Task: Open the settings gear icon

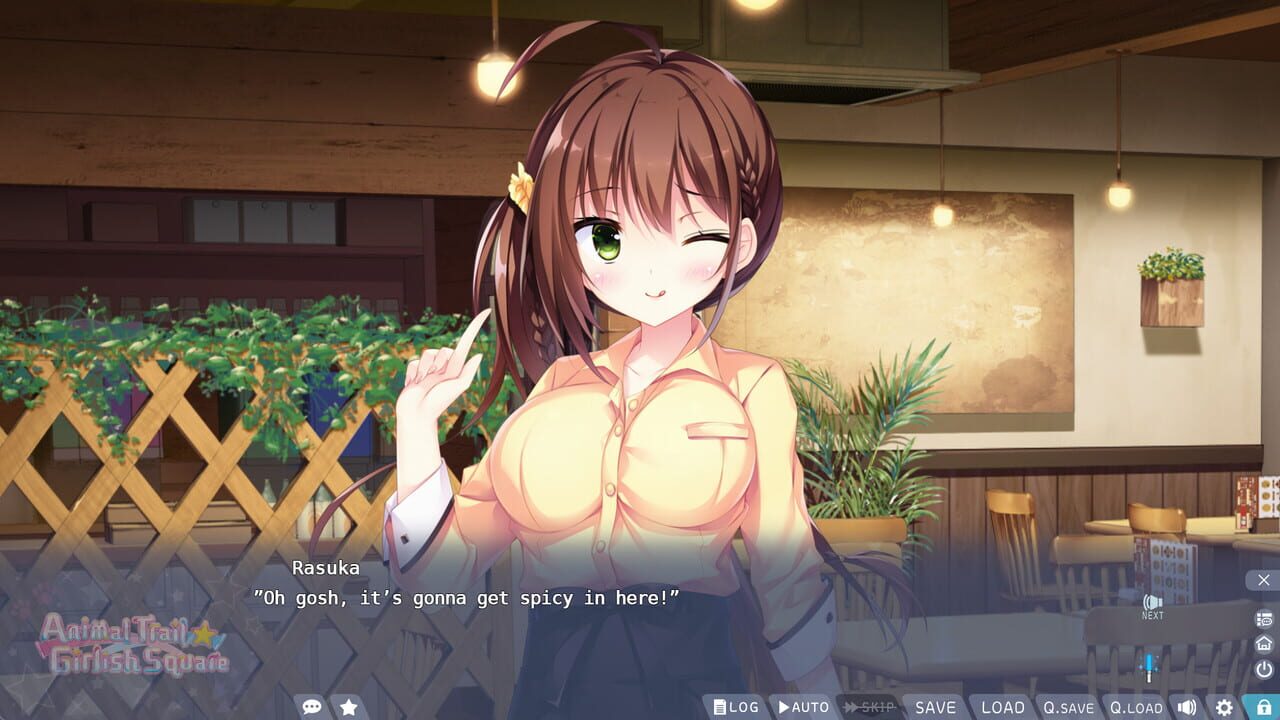Action: 1224,706
